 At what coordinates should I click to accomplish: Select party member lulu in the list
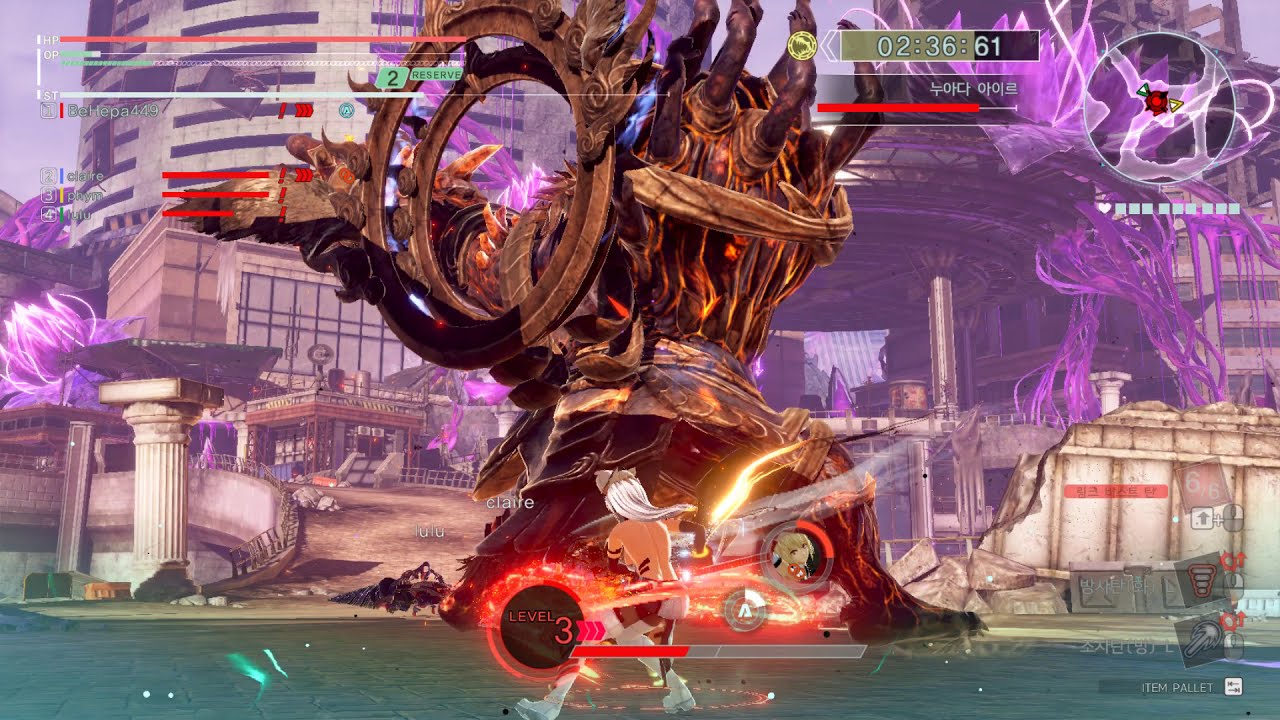pyautogui.click(x=80, y=214)
